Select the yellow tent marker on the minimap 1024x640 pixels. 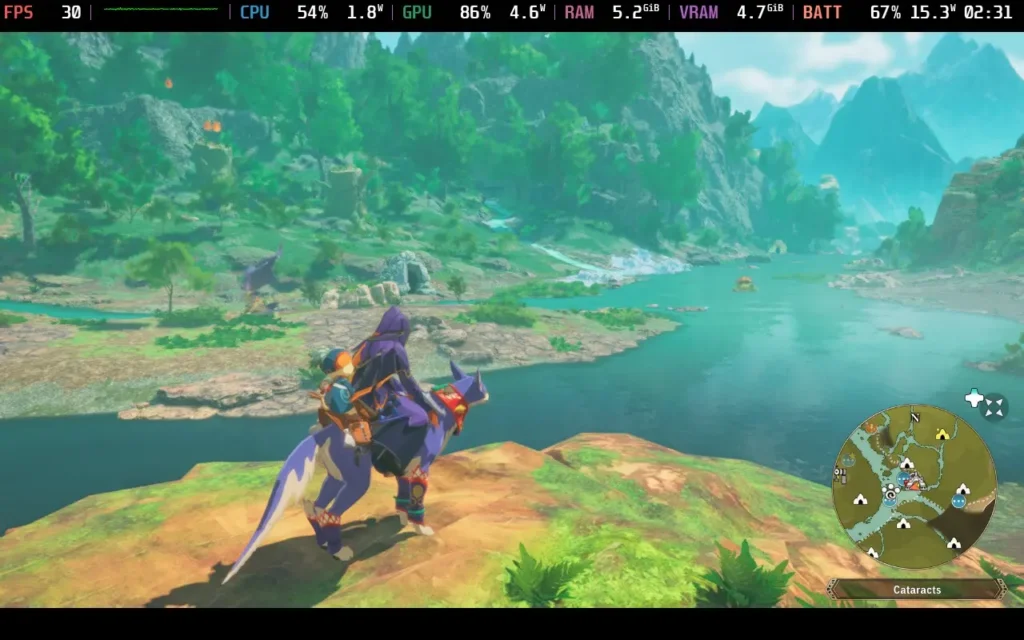click(x=941, y=433)
